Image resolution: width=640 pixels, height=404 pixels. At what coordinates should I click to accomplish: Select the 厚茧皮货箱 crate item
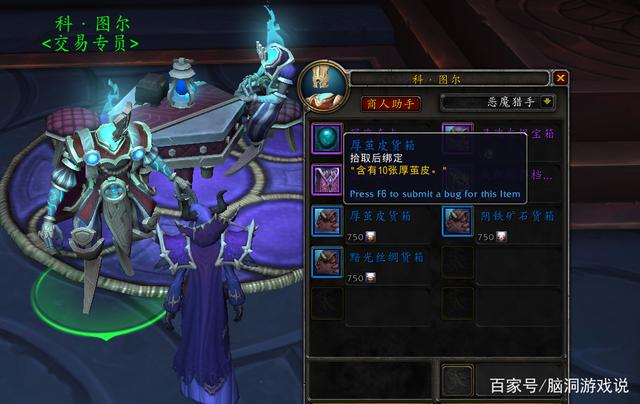pyautogui.click(x=327, y=220)
